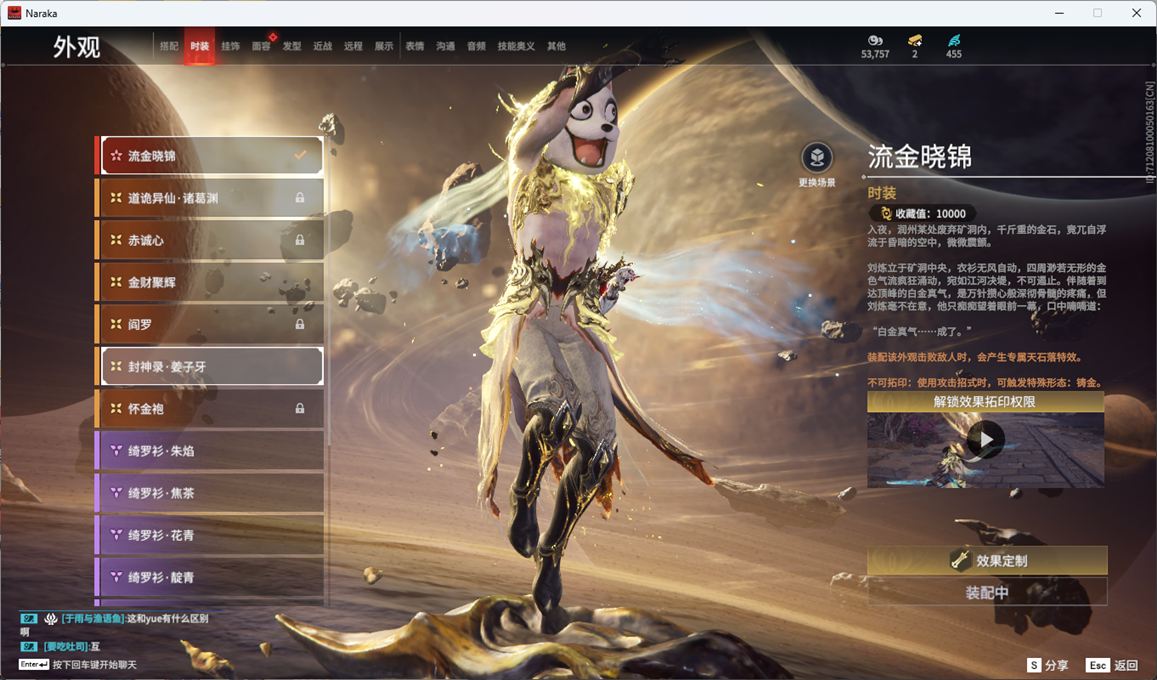This screenshot has height=680, width=1157.
Task: Open 效果定制 effect customization
Action: pyautogui.click(x=987, y=561)
